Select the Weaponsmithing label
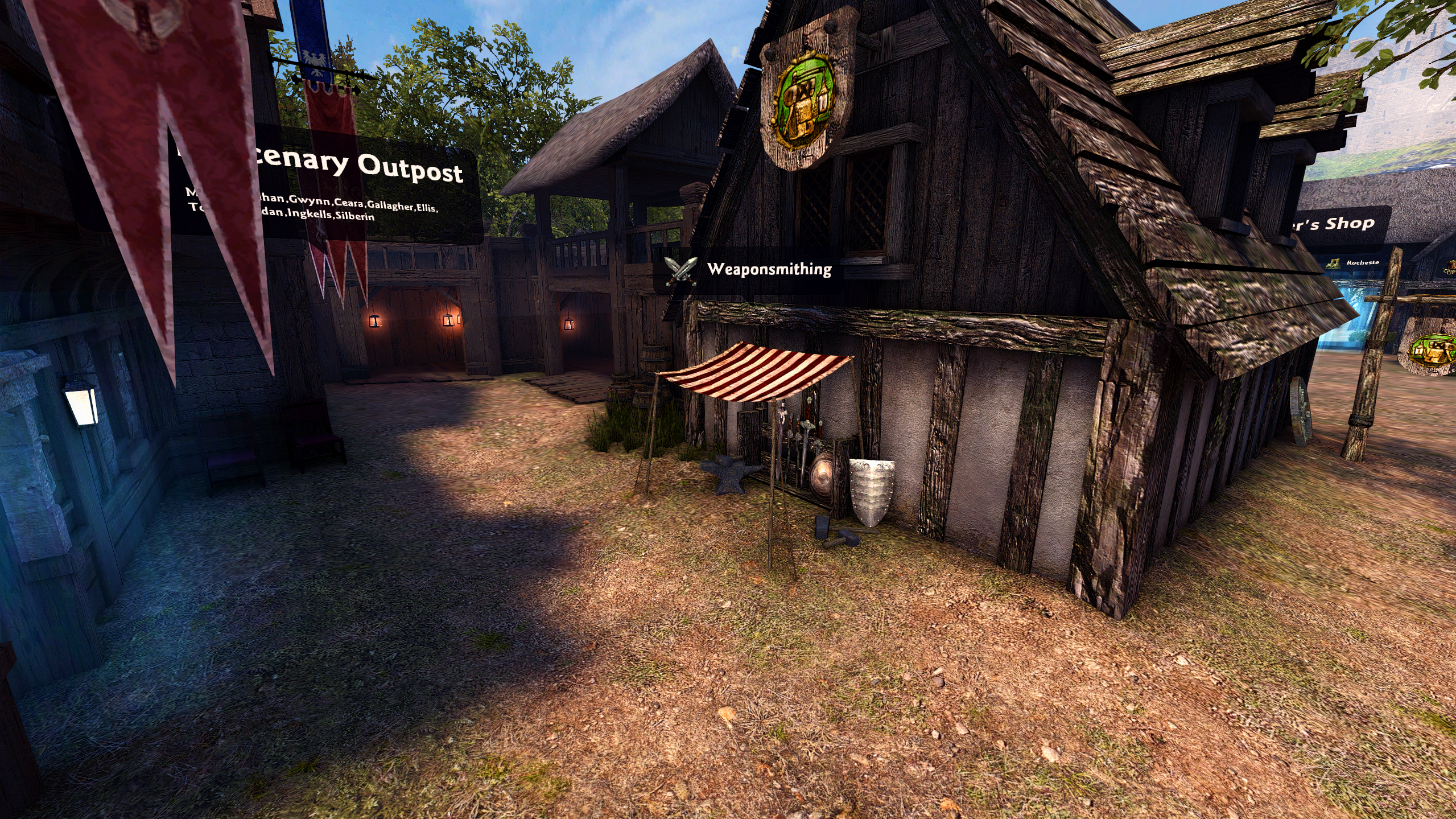The image size is (1456, 819). tap(769, 269)
